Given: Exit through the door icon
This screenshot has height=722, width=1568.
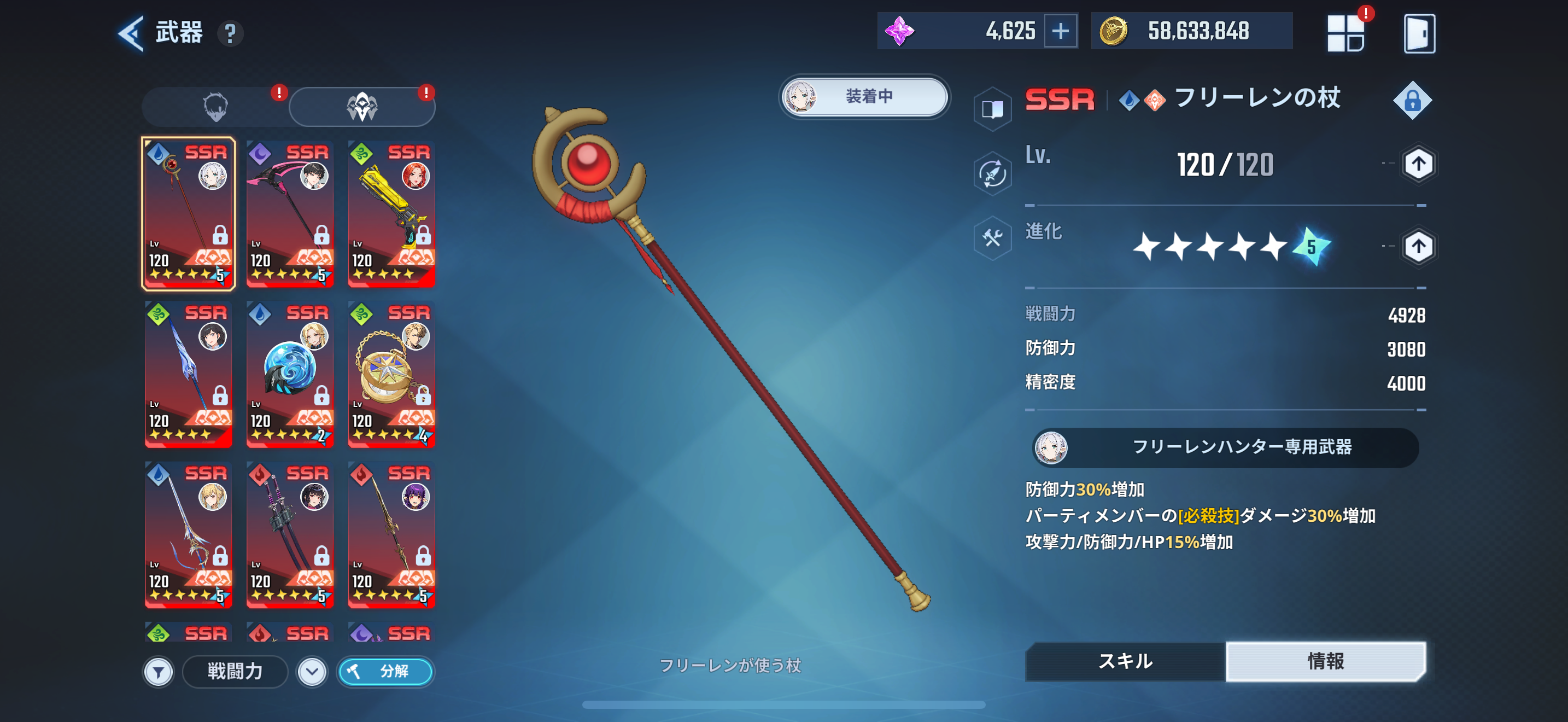Looking at the screenshot, I should (1419, 33).
